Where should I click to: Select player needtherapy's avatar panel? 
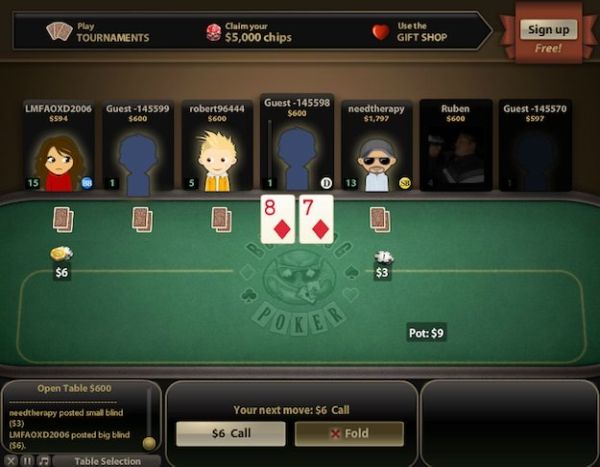click(x=376, y=146)
